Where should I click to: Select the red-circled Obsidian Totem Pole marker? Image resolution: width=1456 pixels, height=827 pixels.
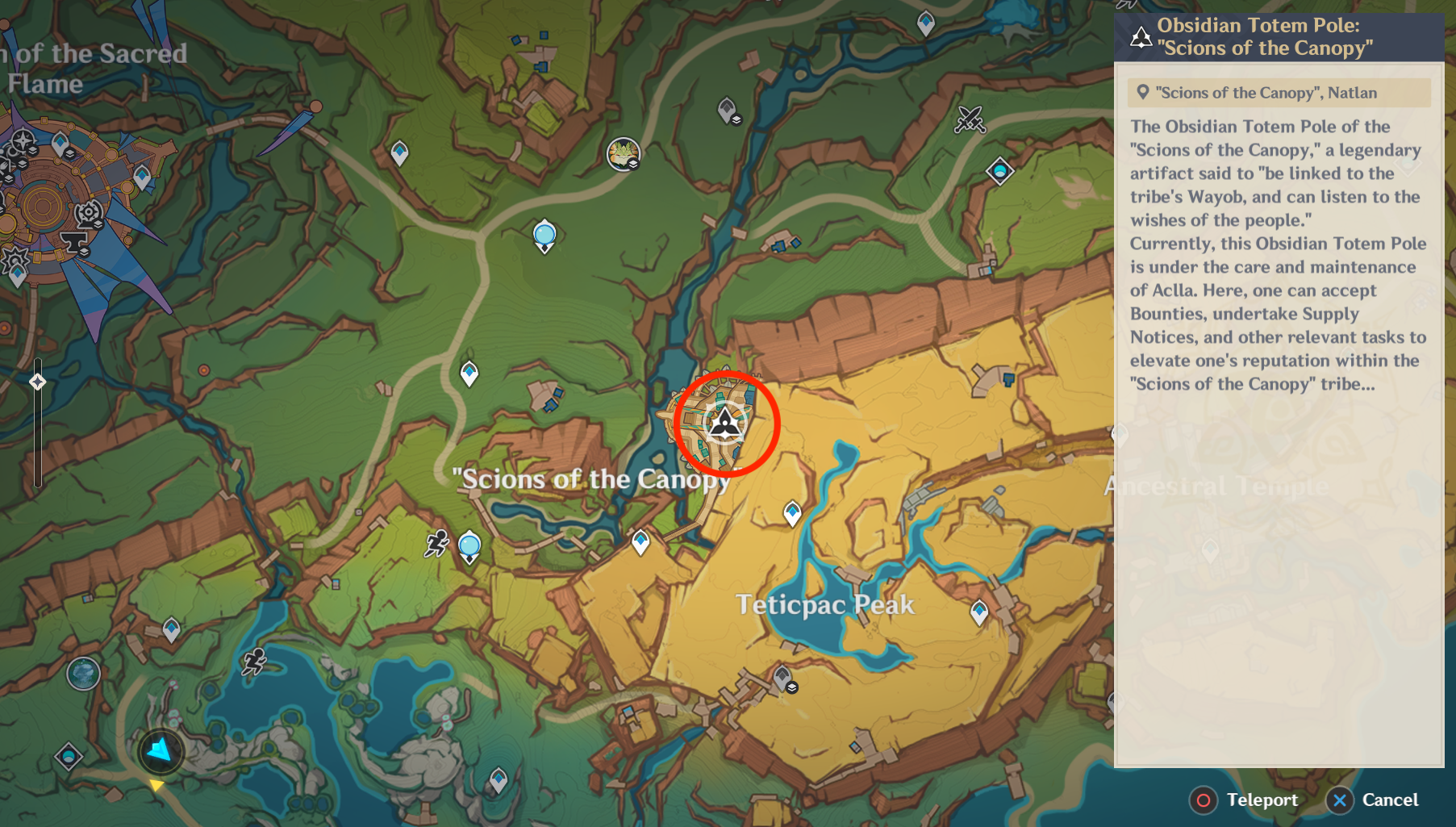tap(724, 423)
